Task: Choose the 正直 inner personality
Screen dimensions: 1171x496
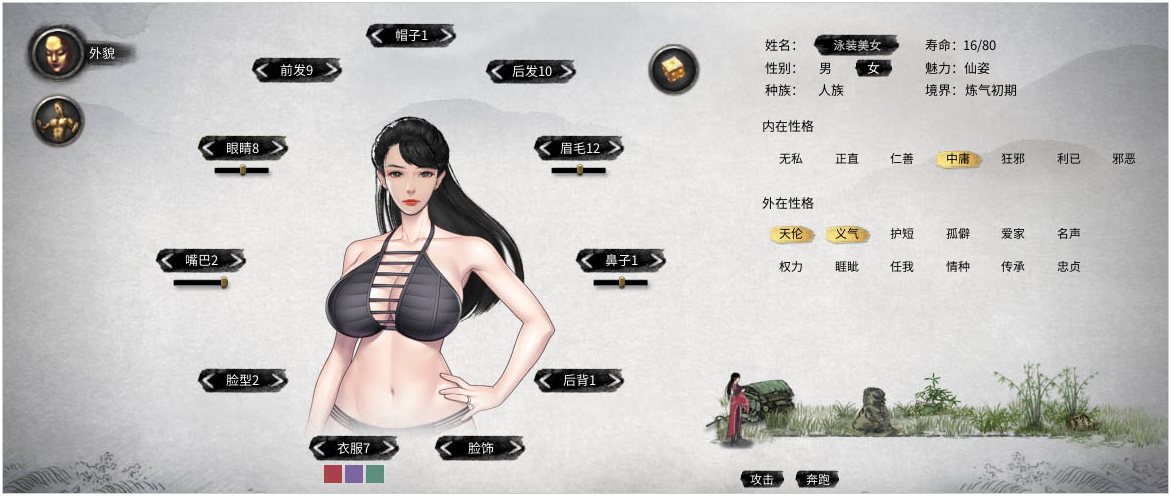Action: pyautogui.click(x=847, y=158)
